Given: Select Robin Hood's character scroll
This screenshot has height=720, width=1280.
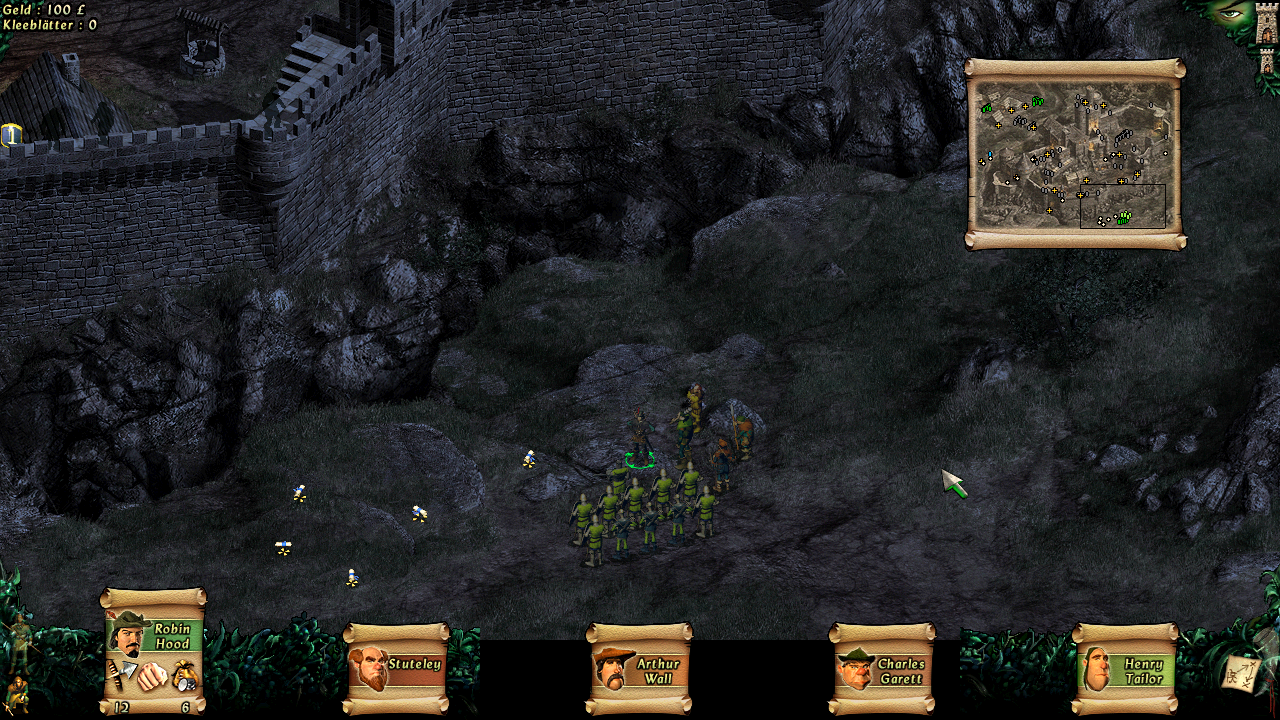Looking at the screenshot, I should pyautogui.click(x=153, y=637).
